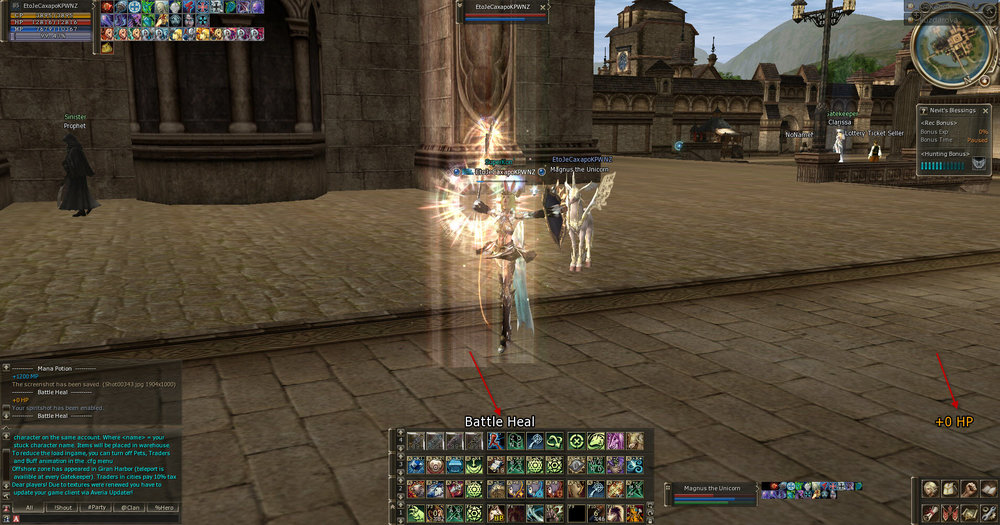Open the !Shout chat tab
Screen dimensions: 1000x525
63,507
